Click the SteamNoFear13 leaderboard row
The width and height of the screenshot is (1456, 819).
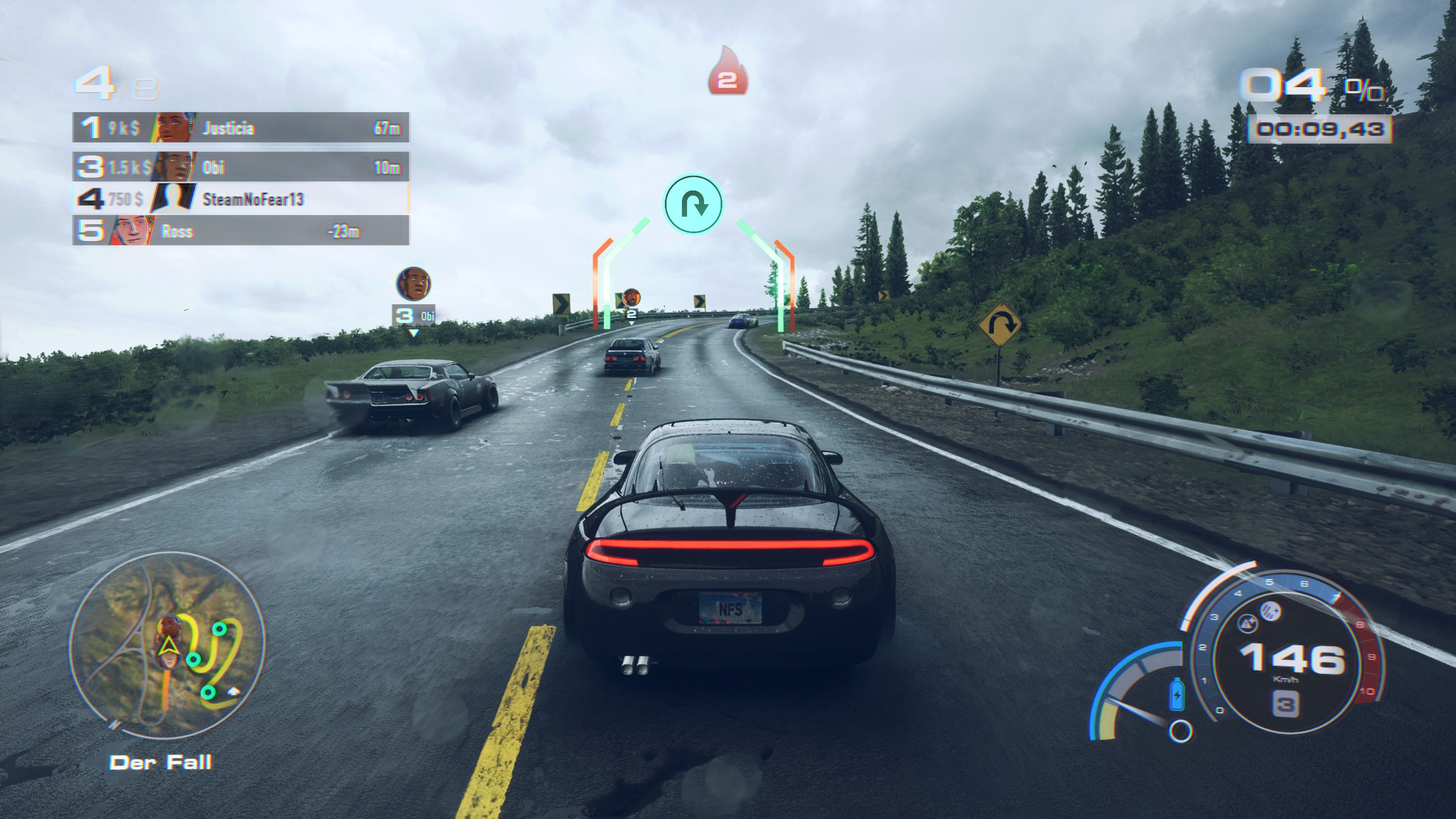241,199
